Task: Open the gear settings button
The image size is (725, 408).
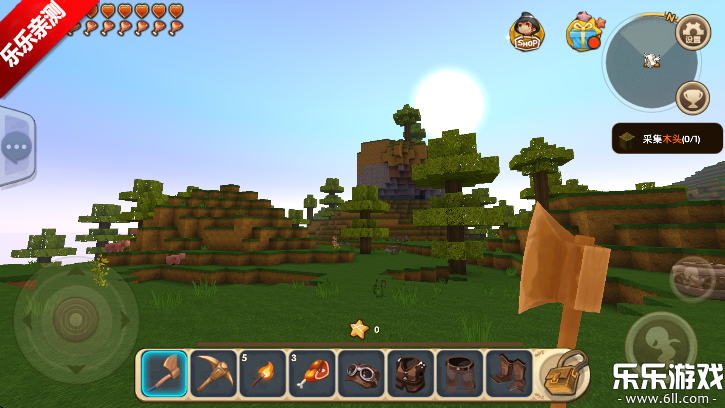Action: point(693,32)
